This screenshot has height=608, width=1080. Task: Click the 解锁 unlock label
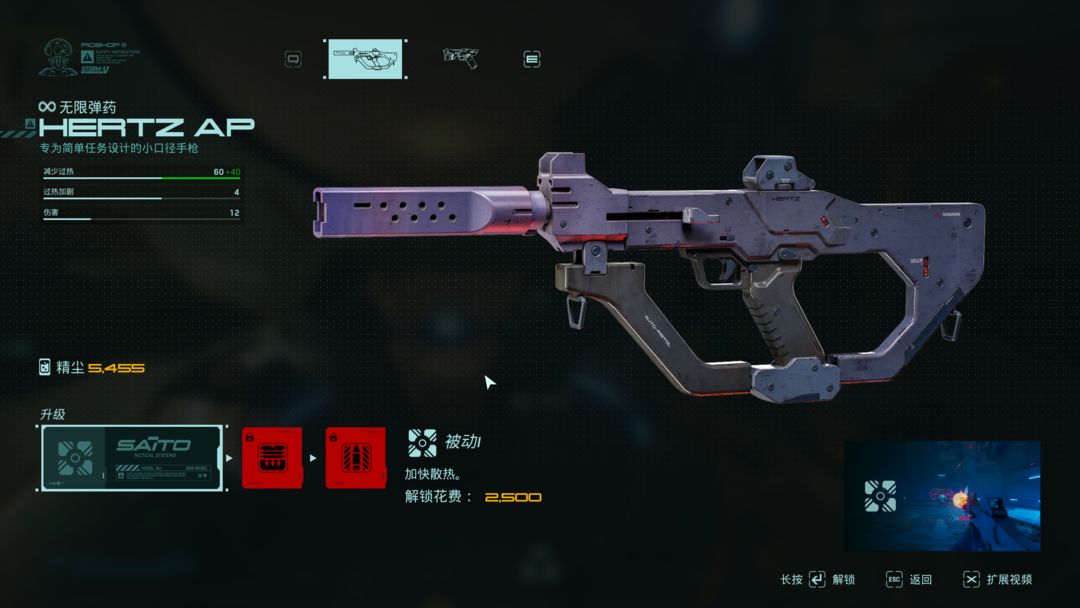click(x=843, y=580)
